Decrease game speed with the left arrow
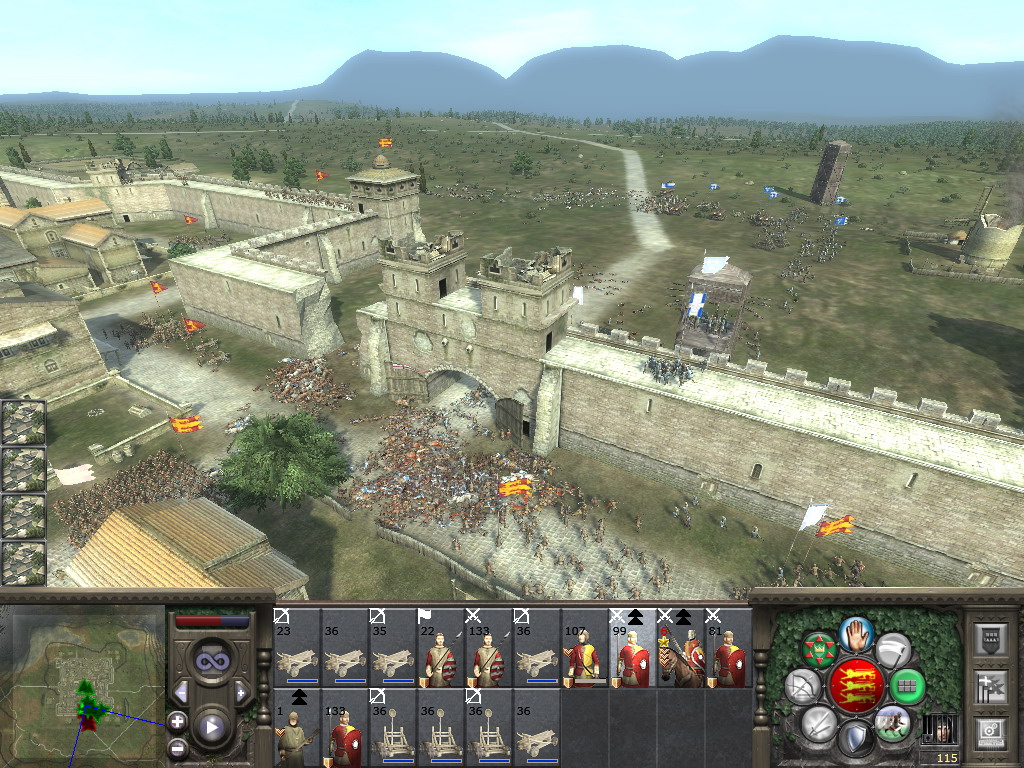1024x768 pixels. 181,692
